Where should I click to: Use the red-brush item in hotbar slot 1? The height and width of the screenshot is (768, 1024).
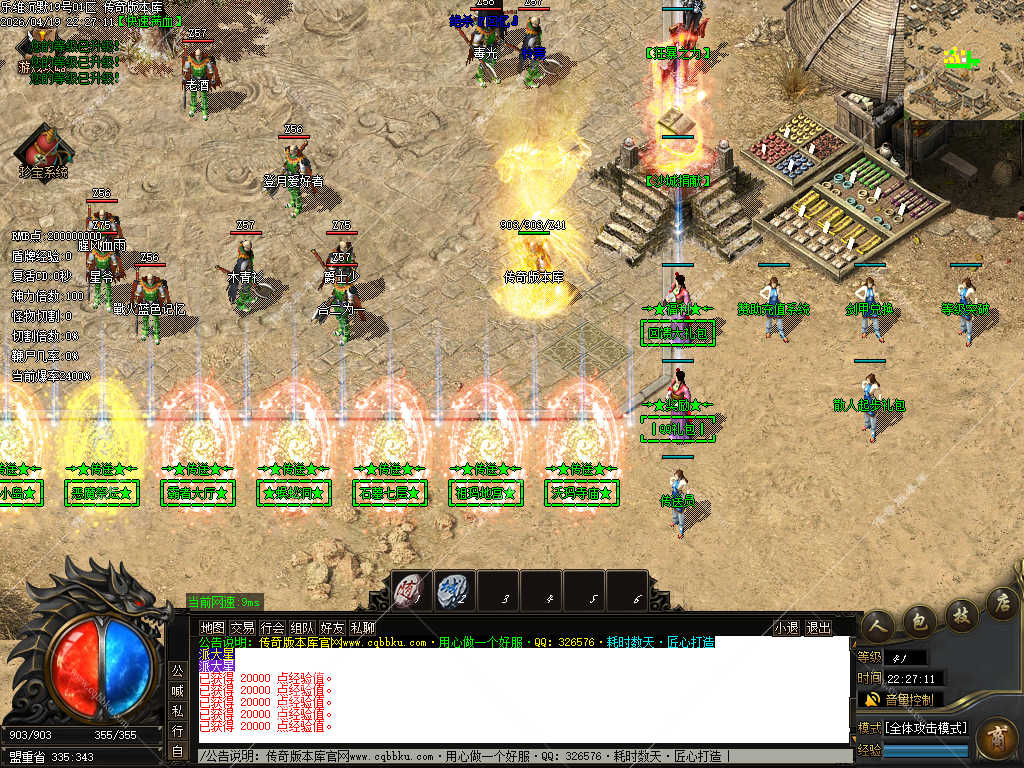point(412,591)
